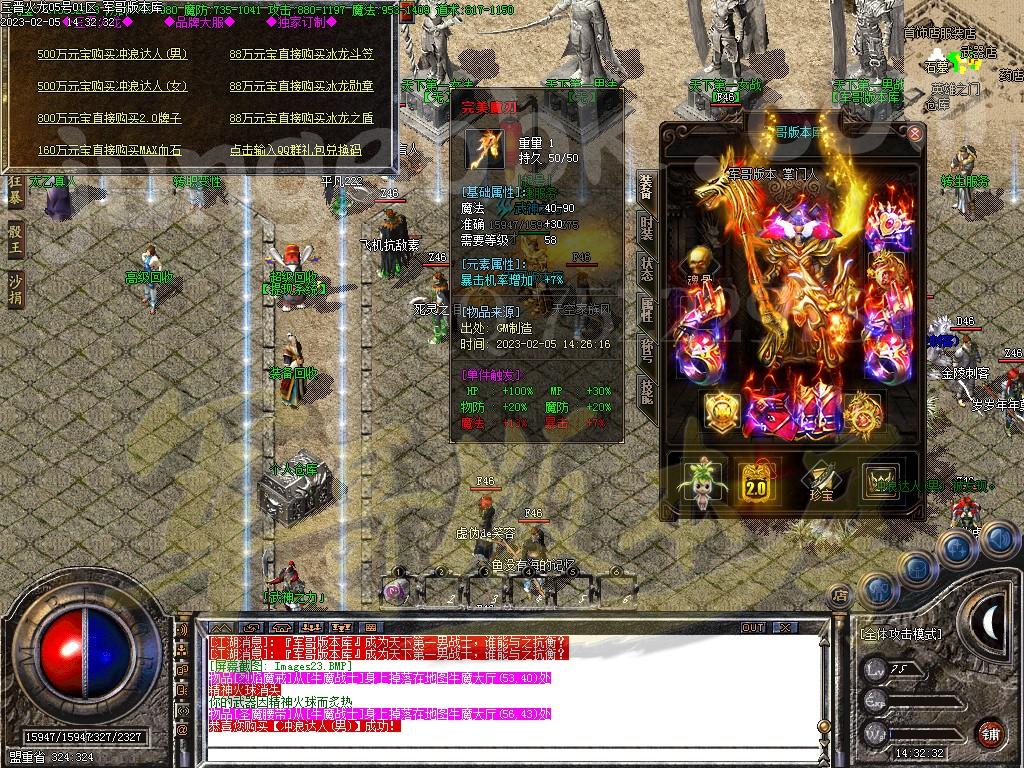Viewport: 1024px width, 768px height.
Task: Switch to the 技能 skills tab
Action: click(x=647, y=392)
